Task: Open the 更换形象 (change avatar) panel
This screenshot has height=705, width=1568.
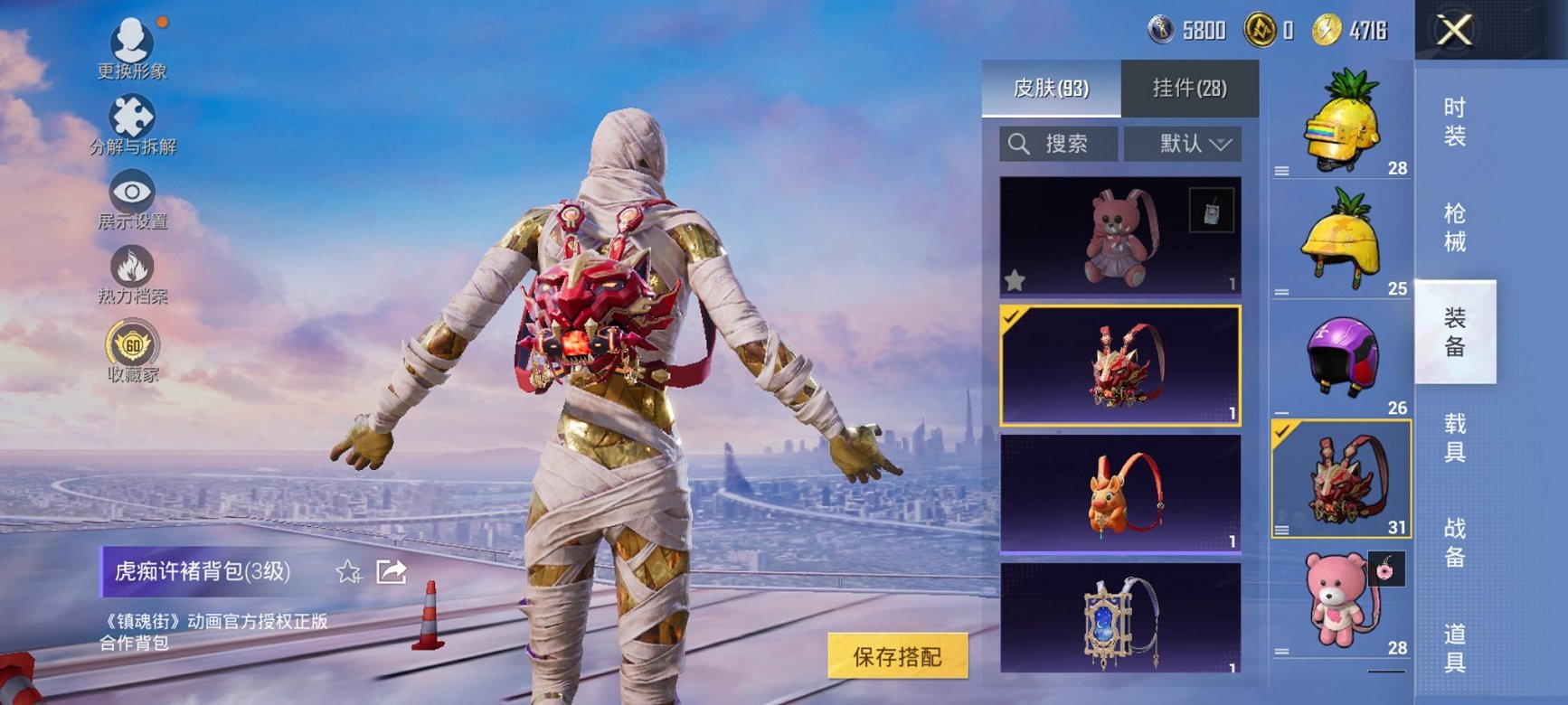Action: pyautogui.click(x=134, y=41)
